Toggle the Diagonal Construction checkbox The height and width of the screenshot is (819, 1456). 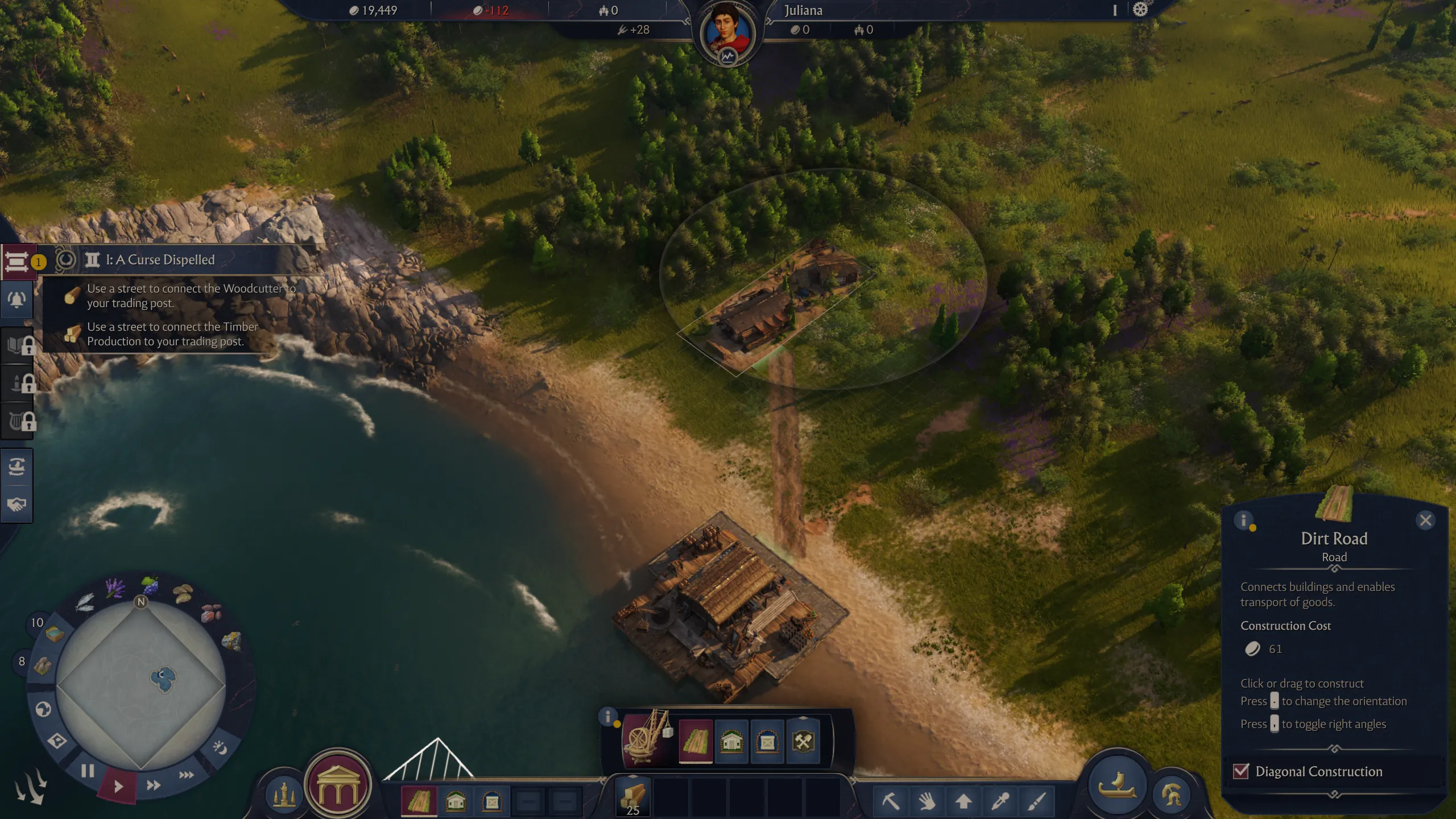click(1240, 771)
